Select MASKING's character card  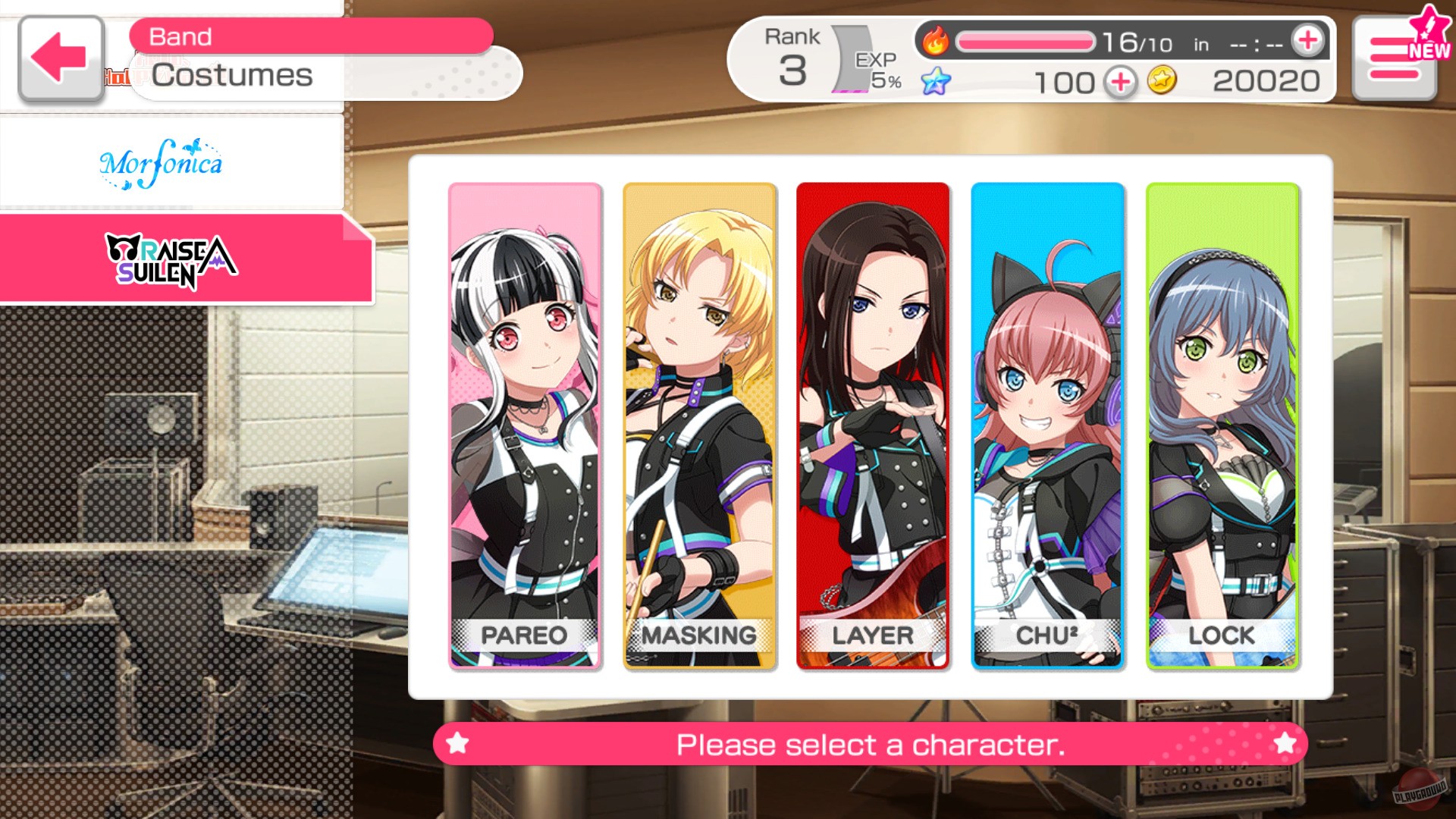coord(698,425)
